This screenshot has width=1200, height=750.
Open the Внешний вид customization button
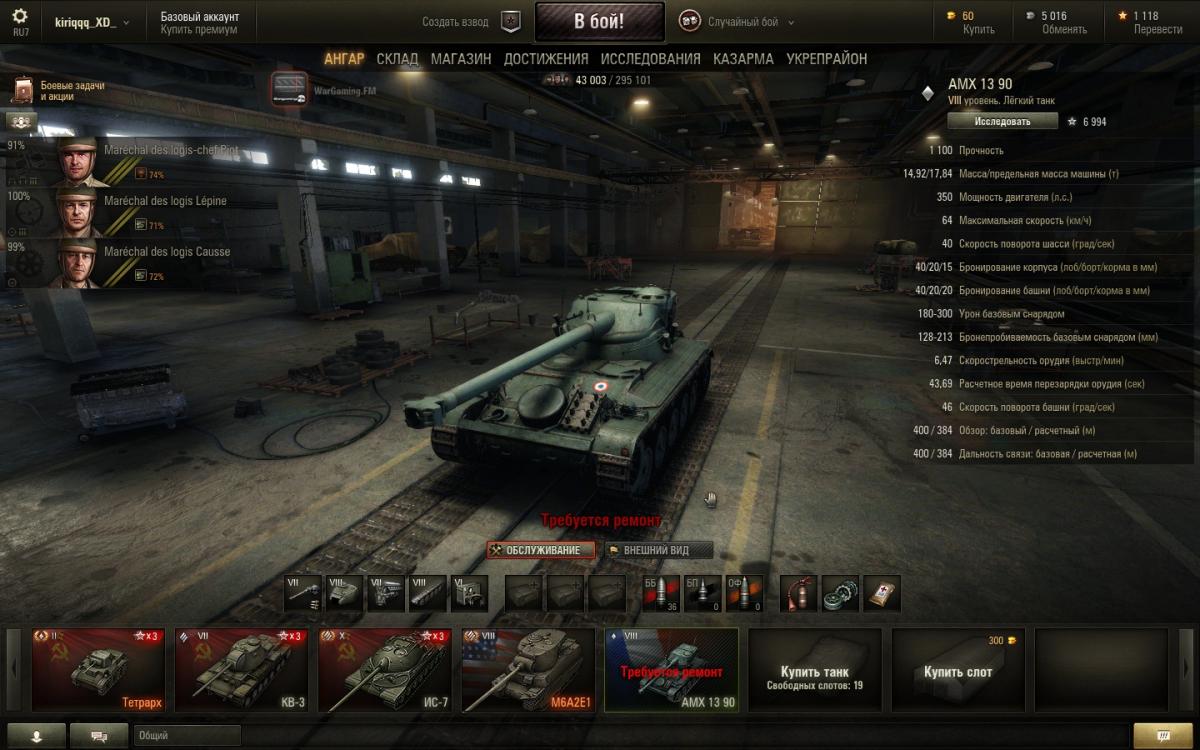[x=659, y=550]
